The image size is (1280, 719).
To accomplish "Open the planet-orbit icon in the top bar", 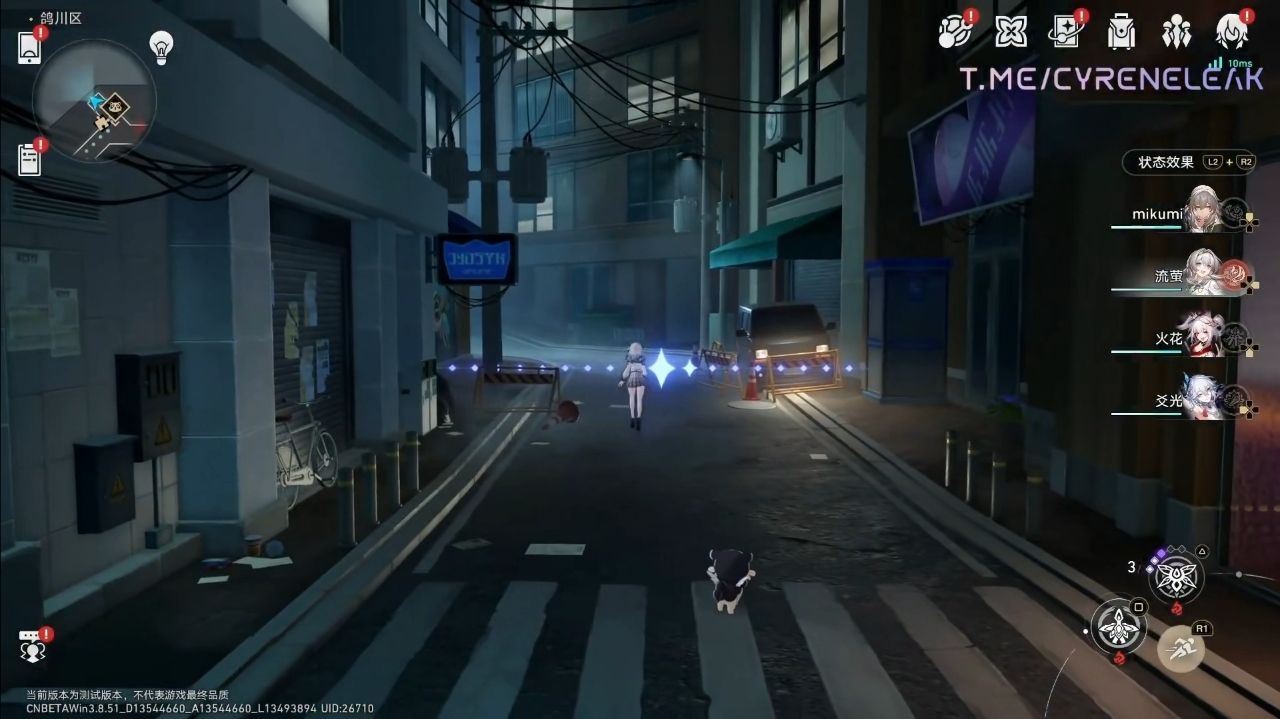I will pos(956,32).
